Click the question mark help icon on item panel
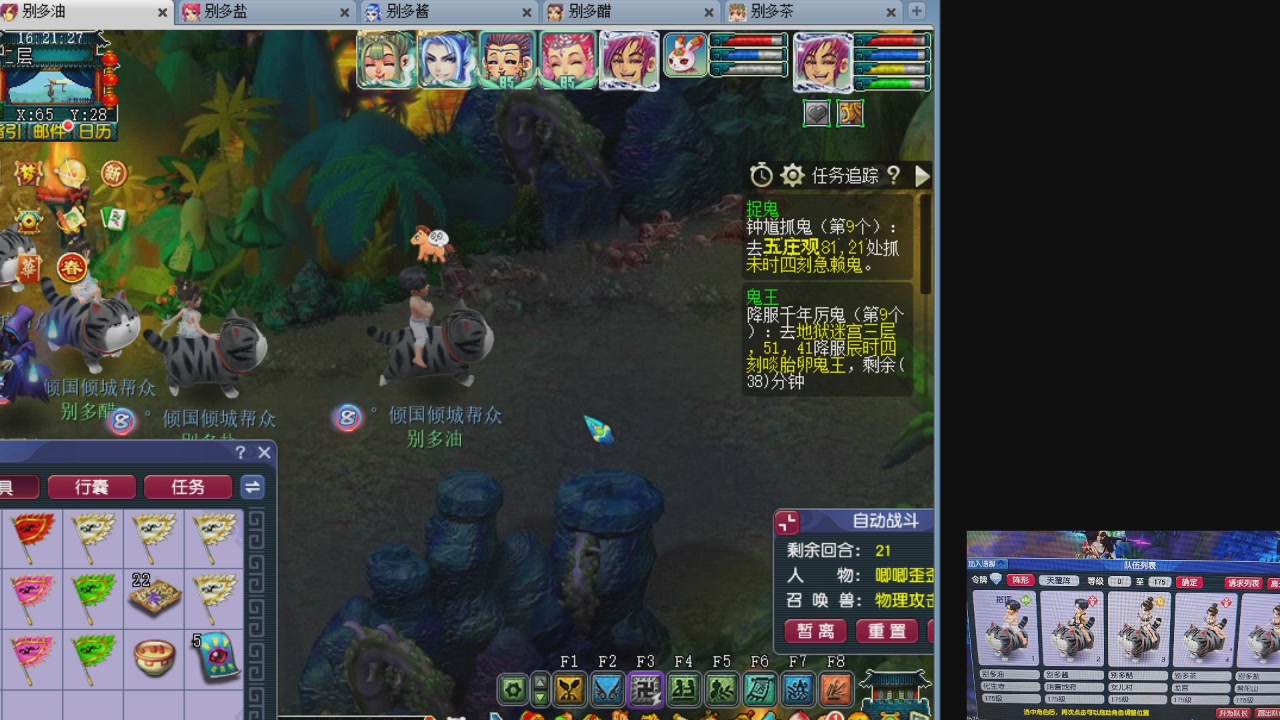This screenshot has height=720, width=1280. 240,452
